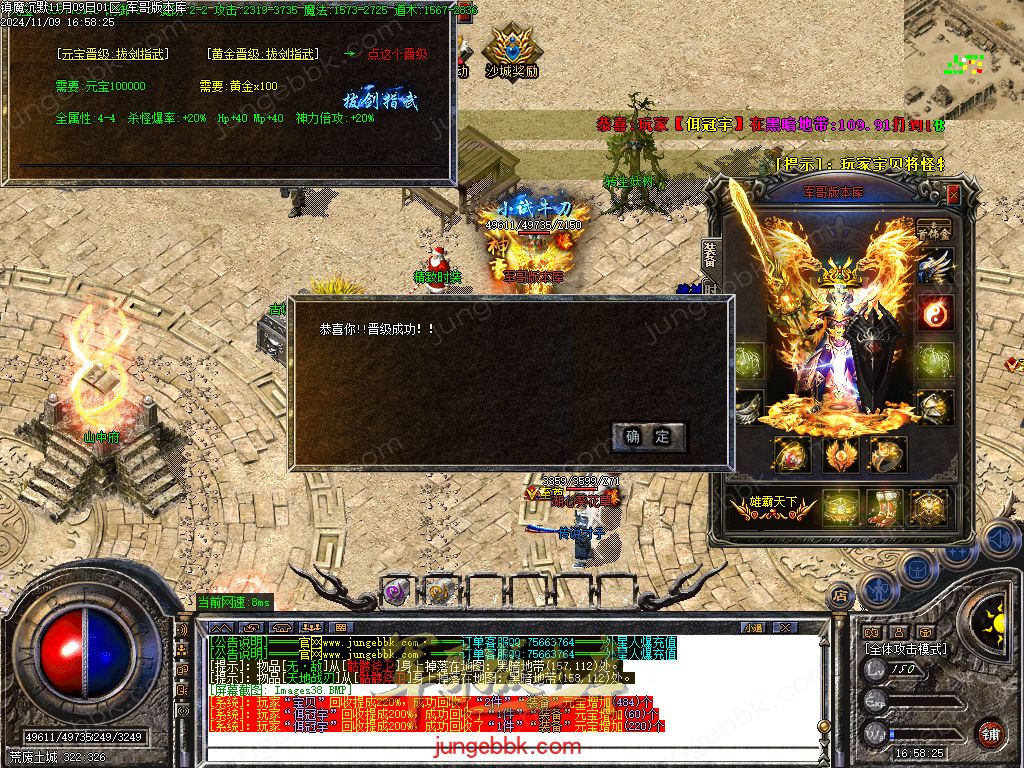Open the minimap
The width and height of the screenshot is (1024, 768).
click(x=963, y=60)
